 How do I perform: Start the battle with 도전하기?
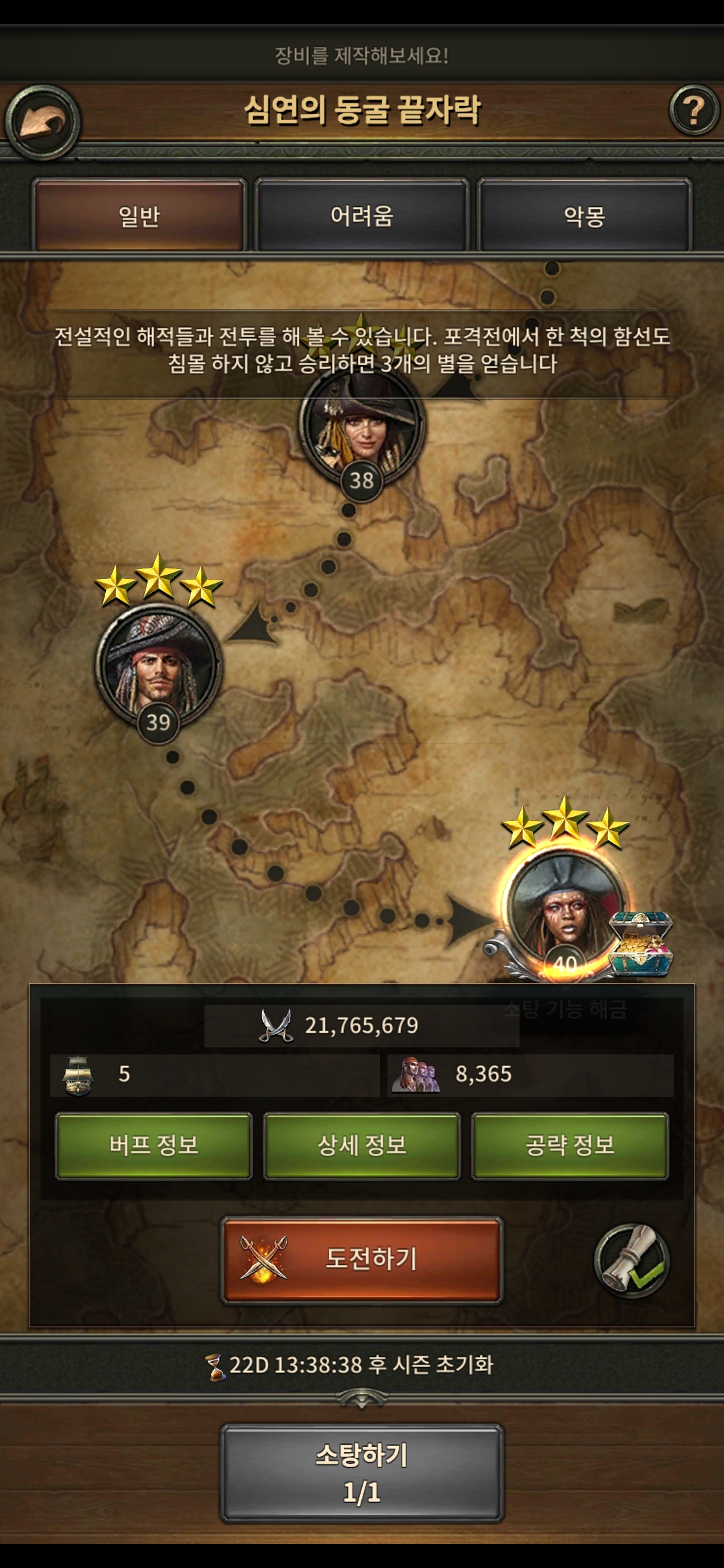click(362, 1260)
